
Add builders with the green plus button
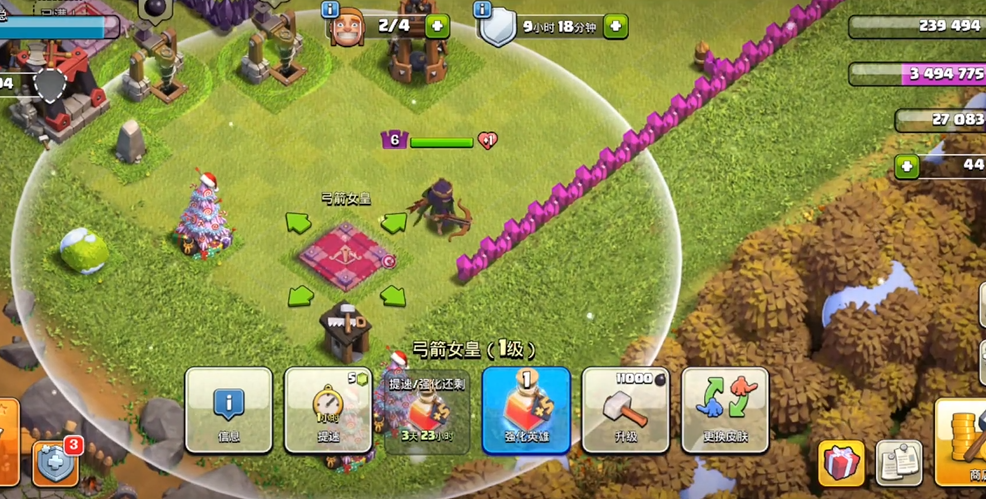tap(437, 26)
